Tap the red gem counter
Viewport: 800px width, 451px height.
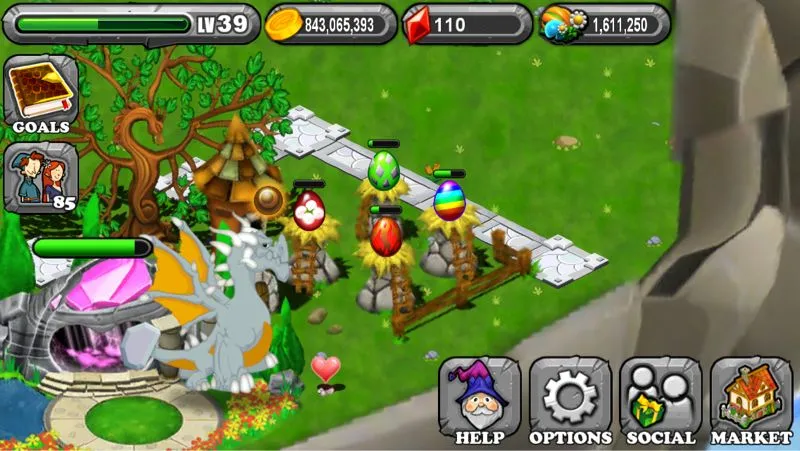(x=466, y=24)
